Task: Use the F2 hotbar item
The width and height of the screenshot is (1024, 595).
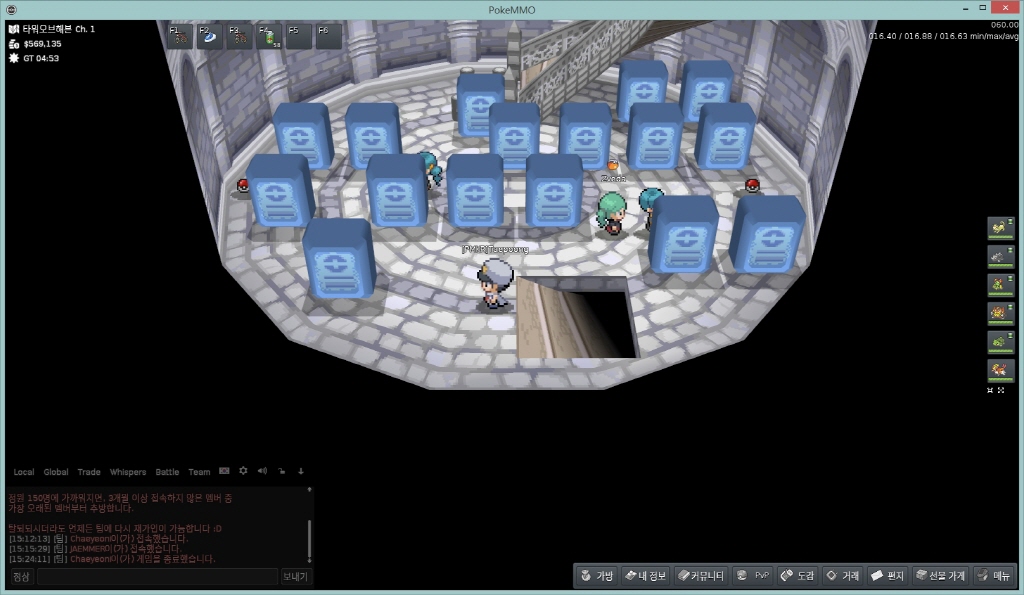Action: pos(211,37)
